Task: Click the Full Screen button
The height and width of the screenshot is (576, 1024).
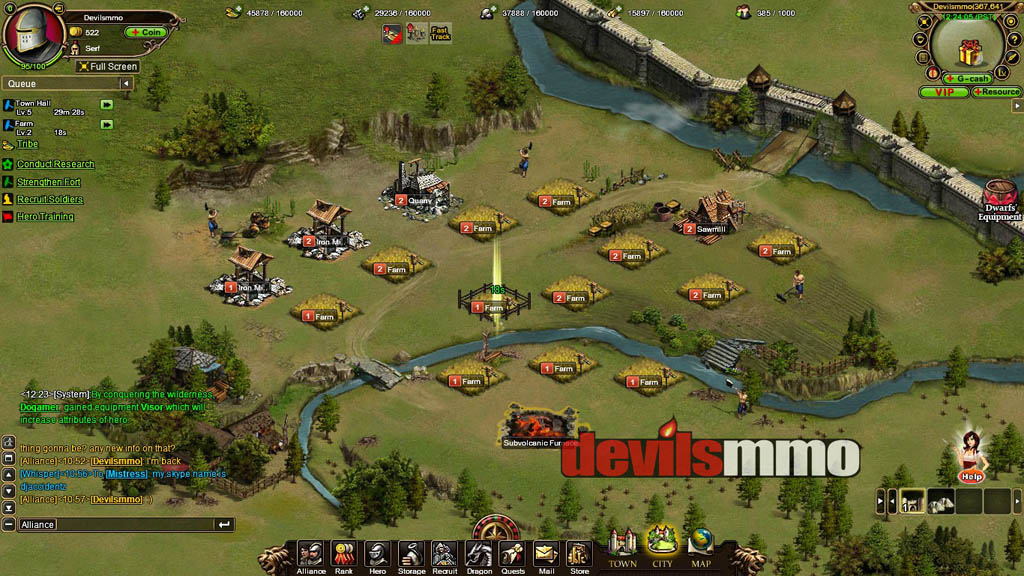Action: (108, 67)
